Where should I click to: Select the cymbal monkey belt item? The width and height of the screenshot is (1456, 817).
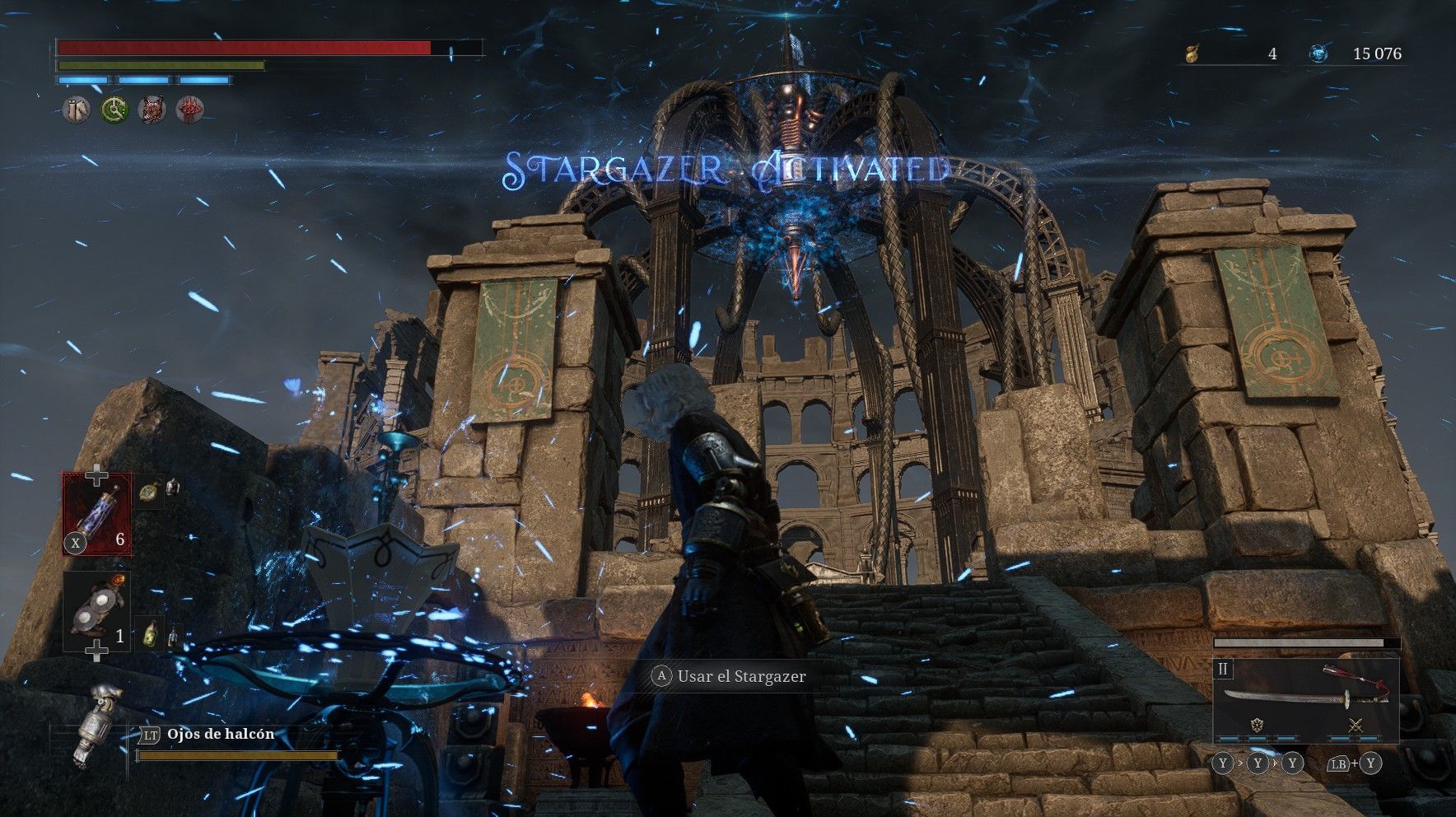[x=97, y=611]
